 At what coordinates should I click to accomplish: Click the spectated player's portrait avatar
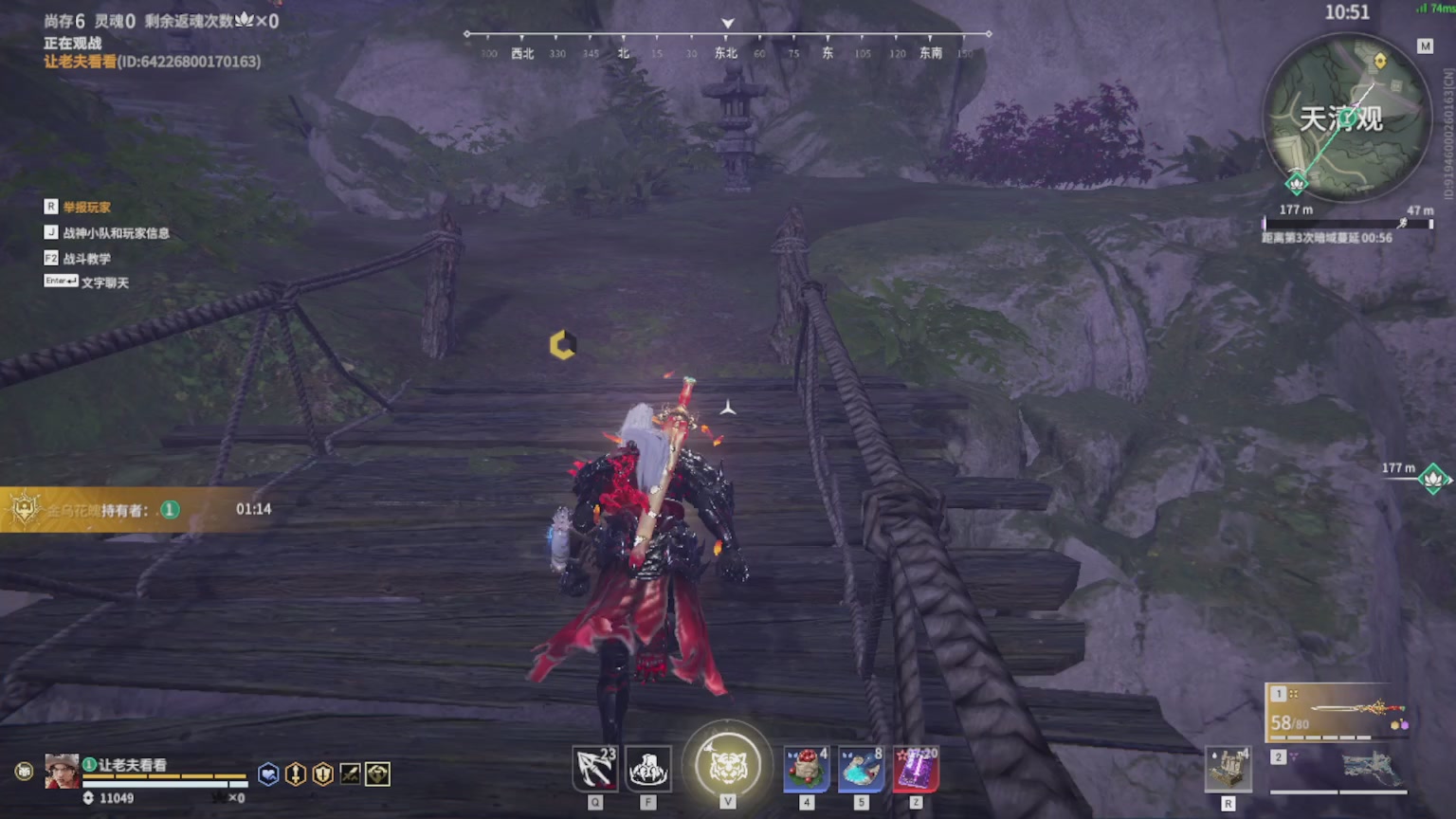62,772
